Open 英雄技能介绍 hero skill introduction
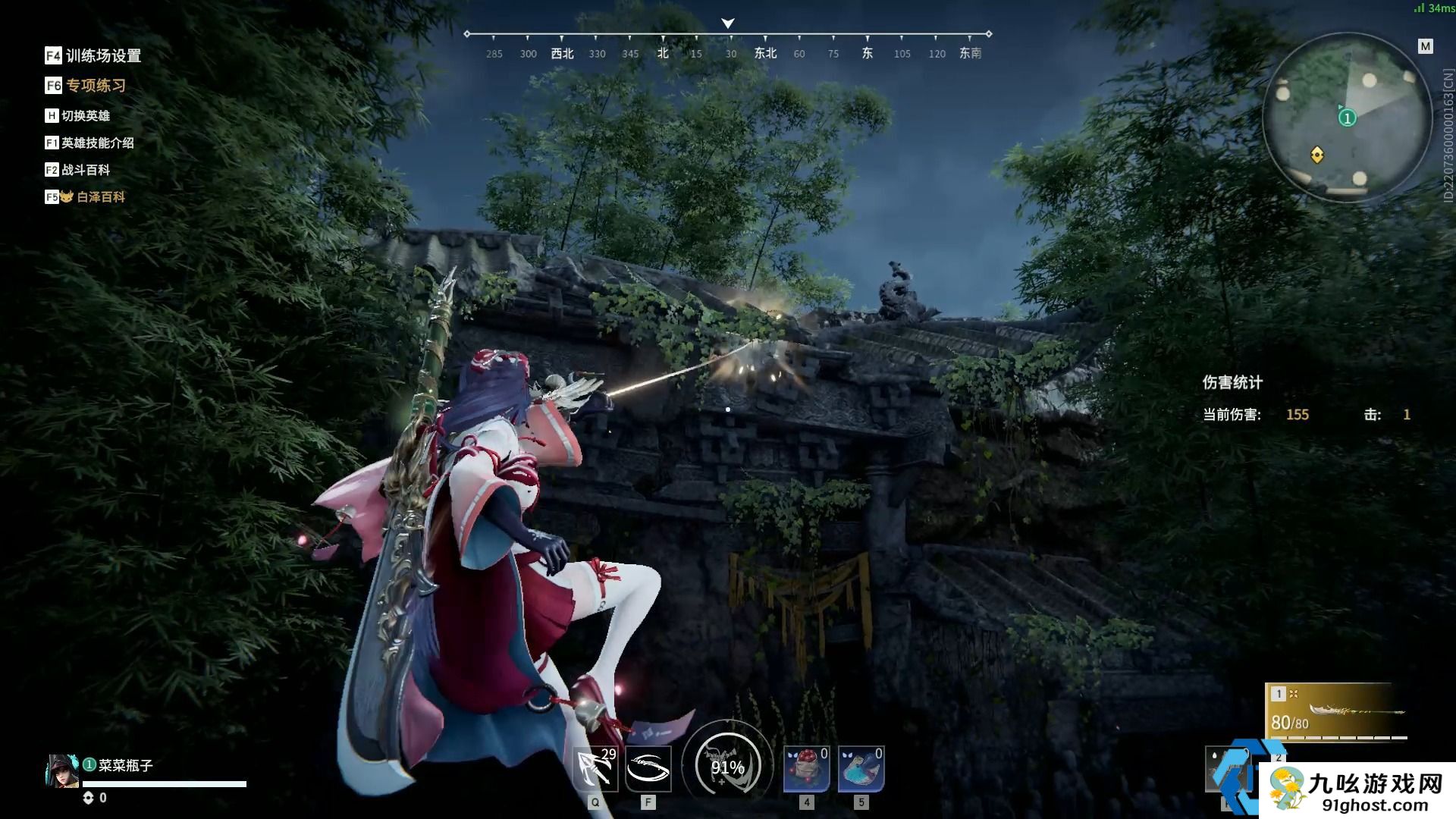This screenshot has width=1456, height=819. [x=99, y=143]
